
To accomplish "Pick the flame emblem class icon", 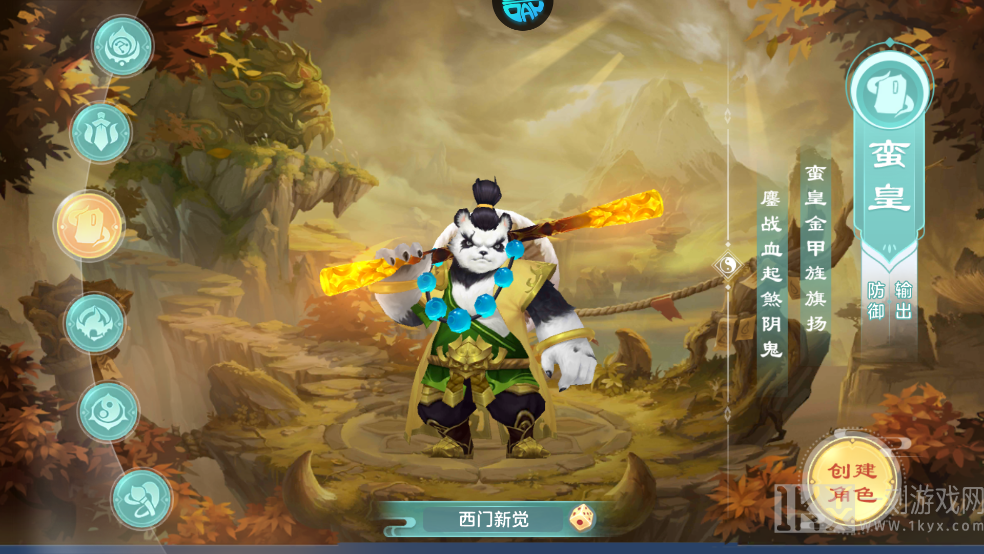I will (x=95, y=322).
